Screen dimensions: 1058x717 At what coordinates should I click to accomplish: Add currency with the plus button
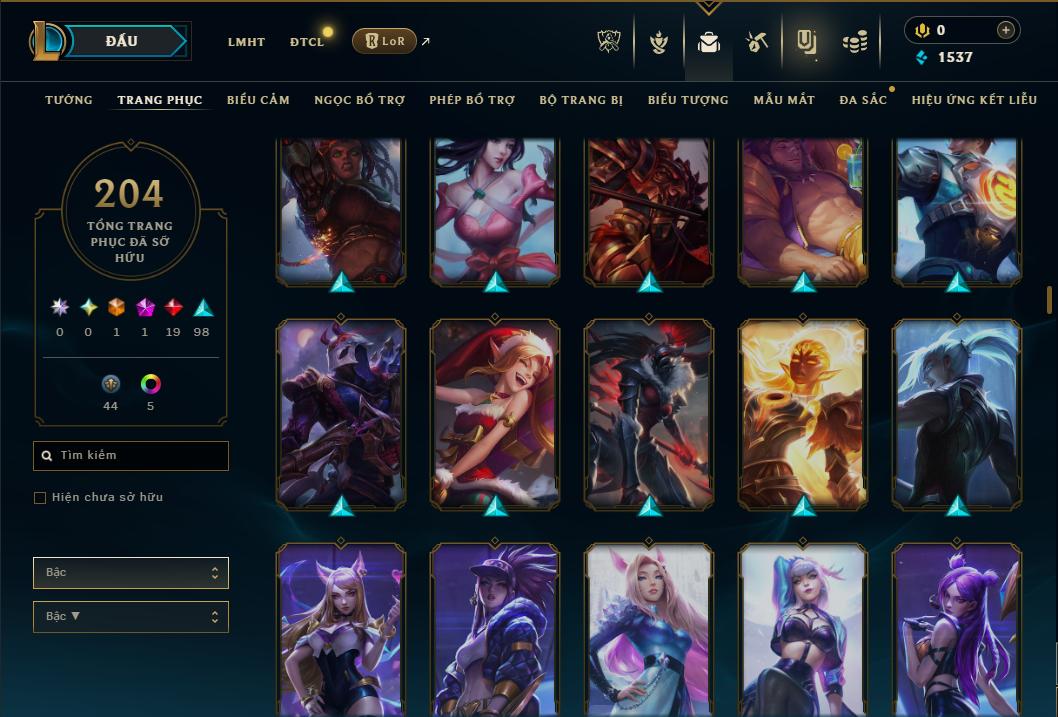click(x=1005, y=30)
